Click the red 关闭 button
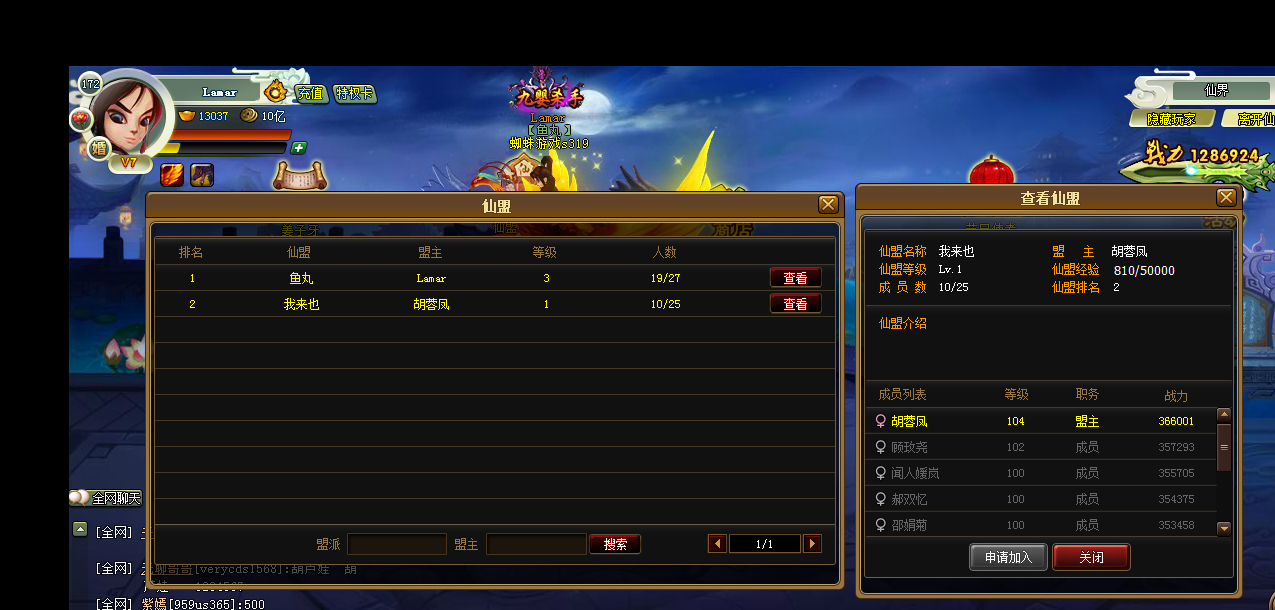Image resolution: width=1275 pixels, height=610 pixels. click(x=1091, y=557)
